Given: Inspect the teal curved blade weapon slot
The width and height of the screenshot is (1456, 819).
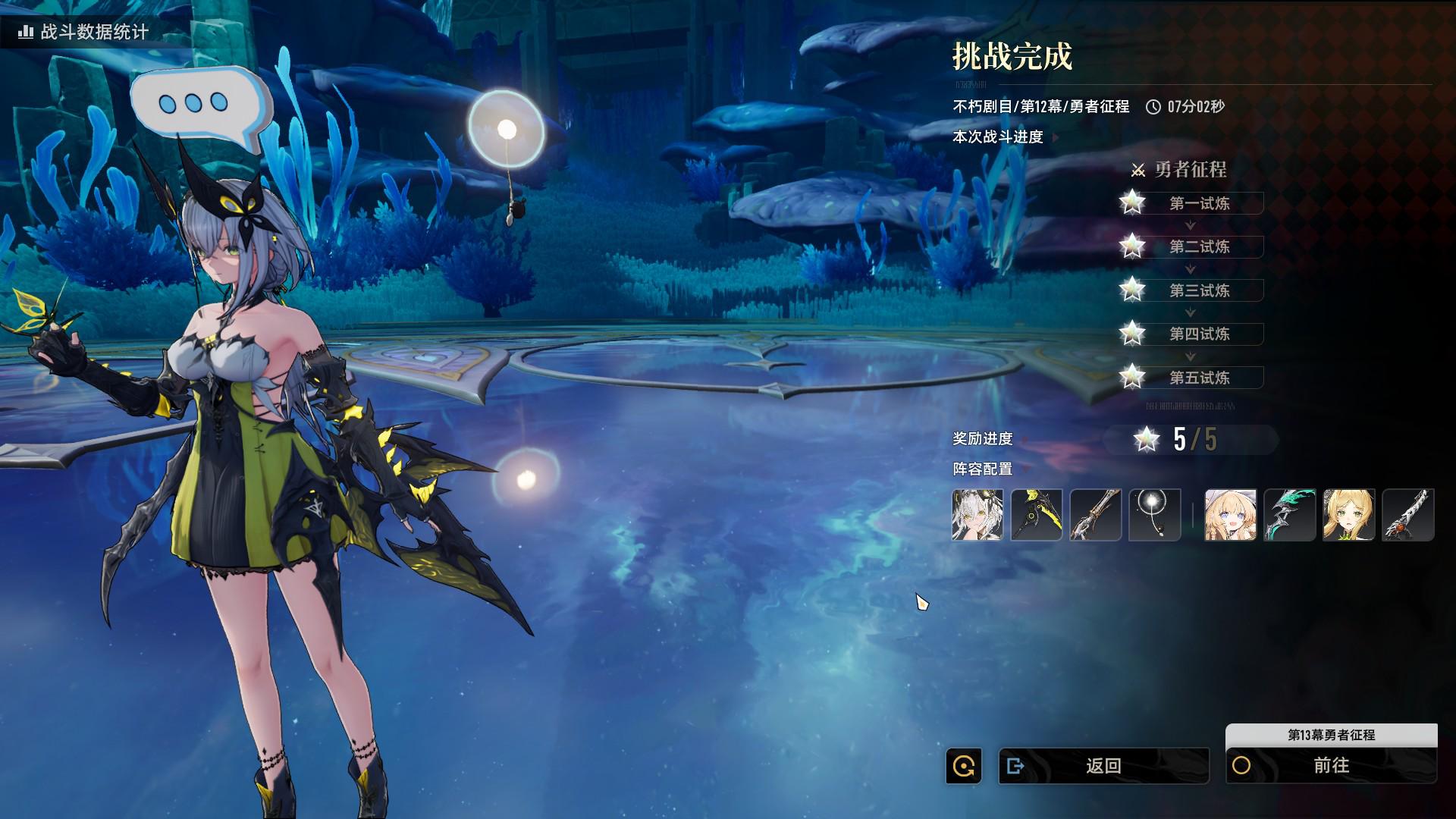Looking at the screenshot, I should (x=1290, y=515).
